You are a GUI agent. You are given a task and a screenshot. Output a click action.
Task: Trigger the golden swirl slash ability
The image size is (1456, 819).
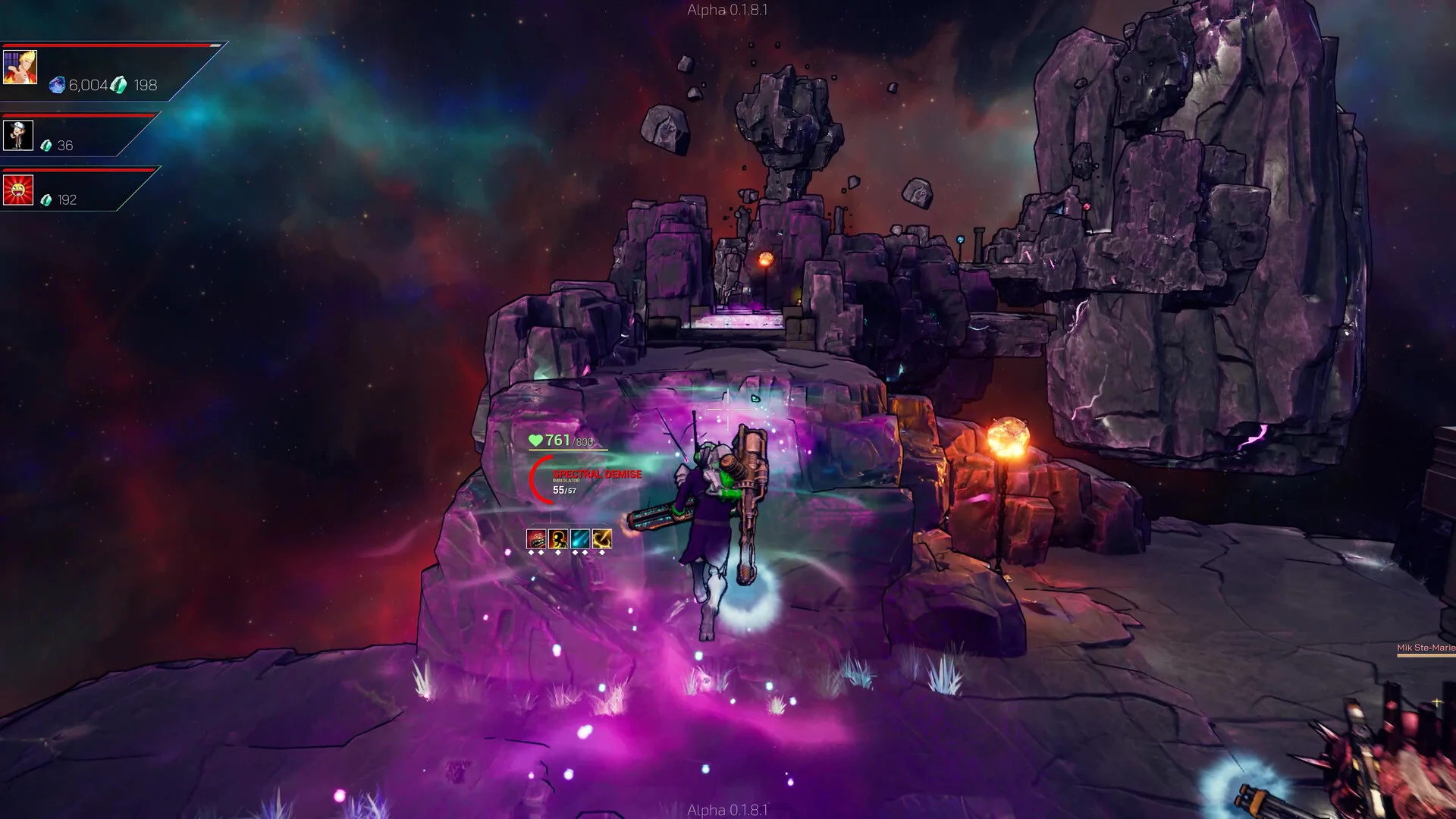pos(602,538)
